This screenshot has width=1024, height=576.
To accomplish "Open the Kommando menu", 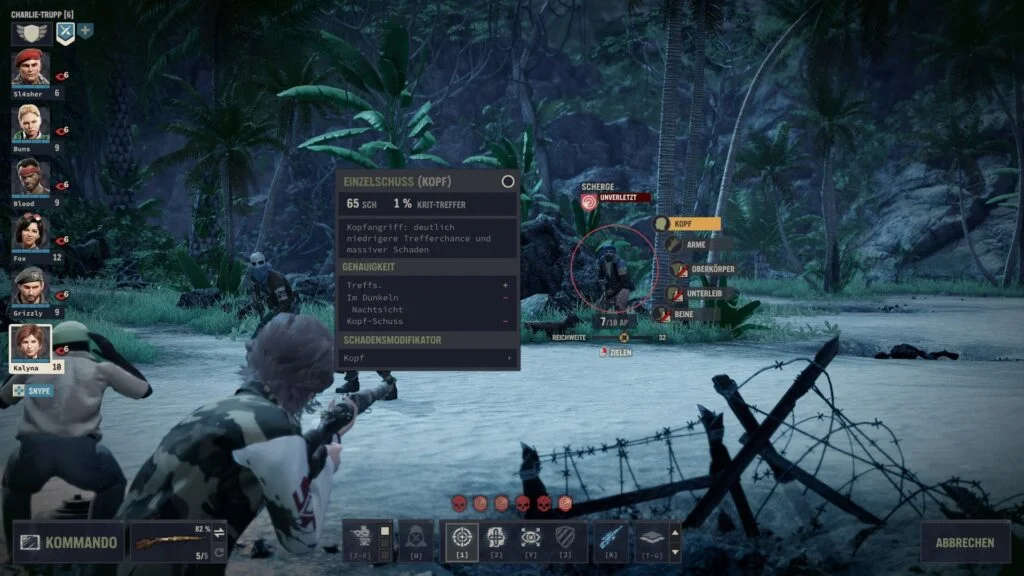I will [x=68, y=543].
